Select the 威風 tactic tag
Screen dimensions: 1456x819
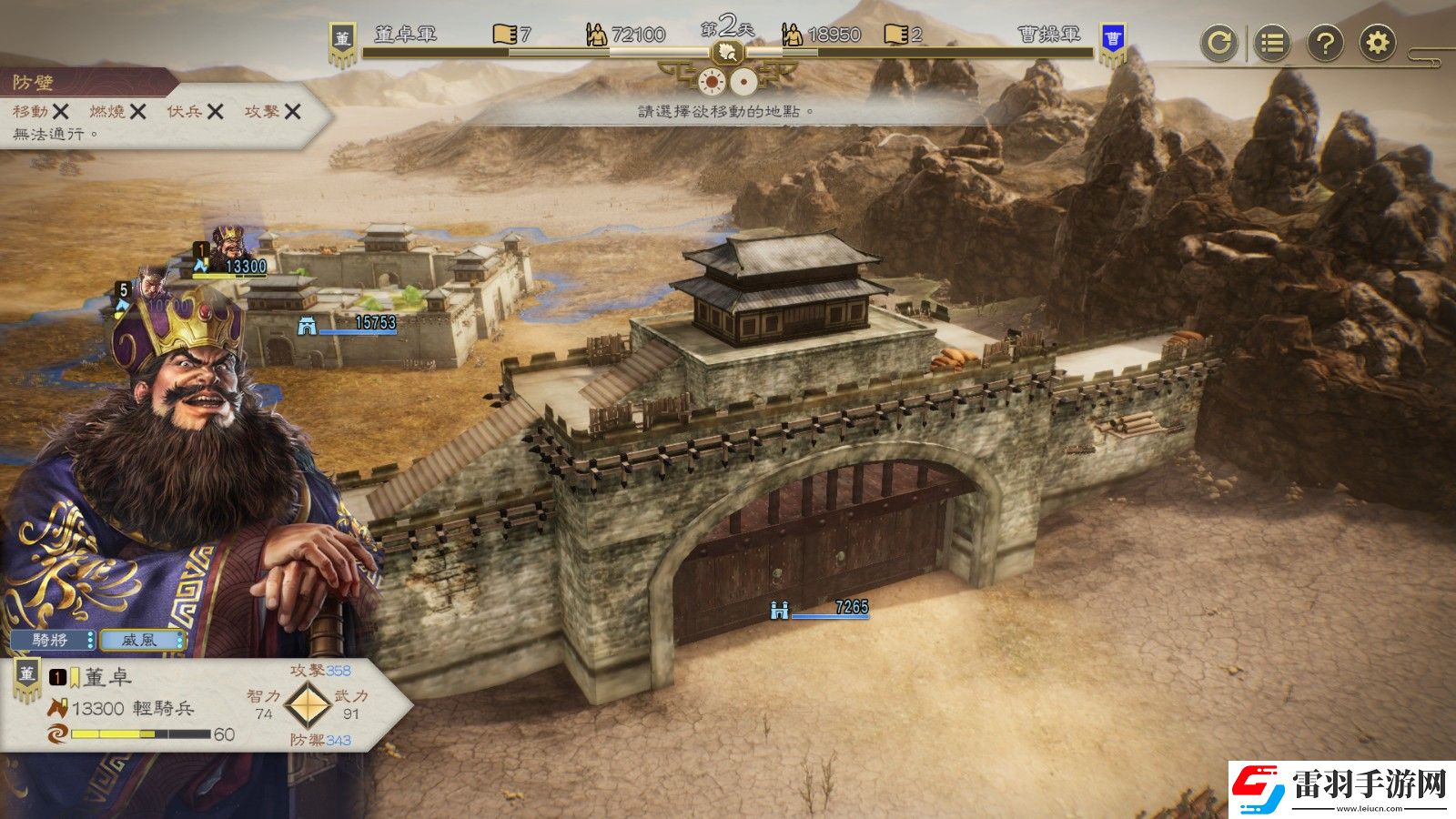[x=141, y=640]
